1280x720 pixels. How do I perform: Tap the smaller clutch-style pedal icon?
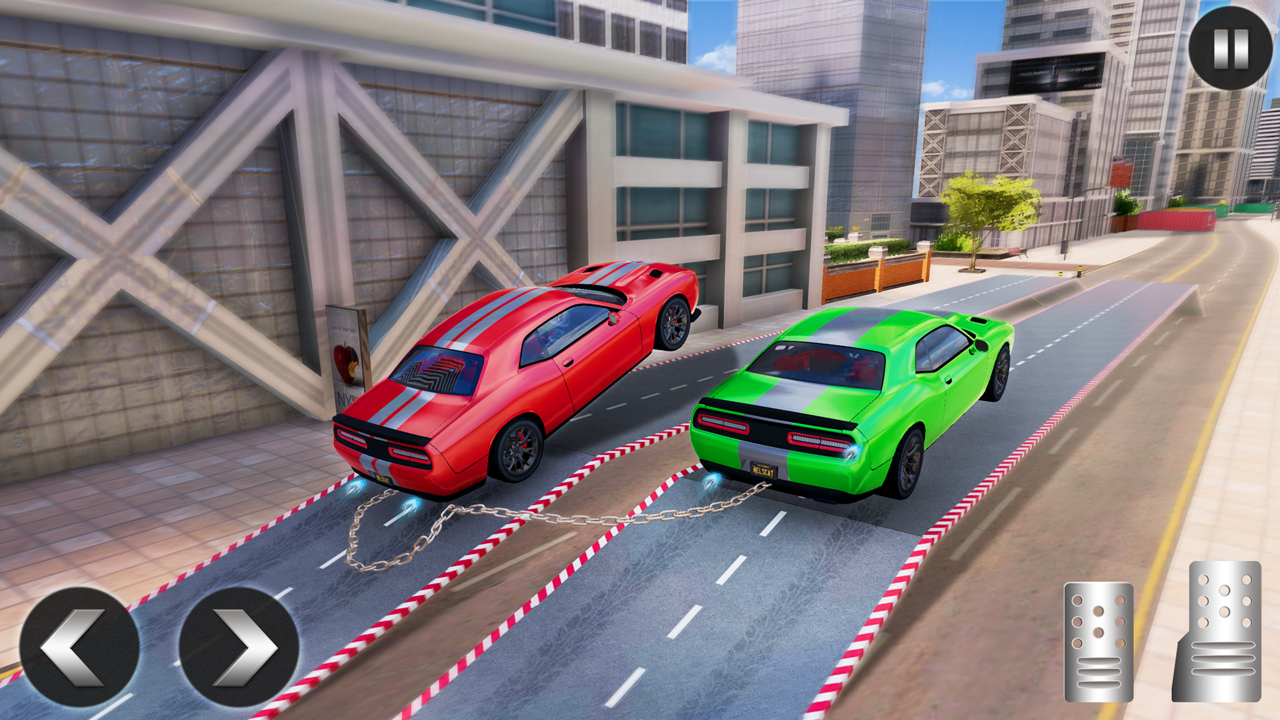pos(1098,640)
